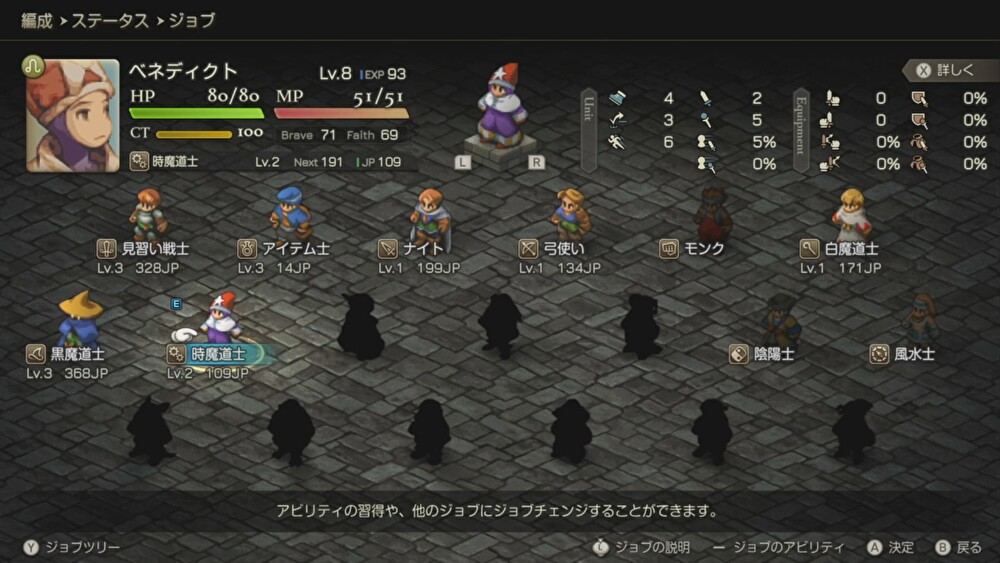Click ベネディクト's character portrait
The height and width of the screenshot is (563, 1000).
(73, 115)
